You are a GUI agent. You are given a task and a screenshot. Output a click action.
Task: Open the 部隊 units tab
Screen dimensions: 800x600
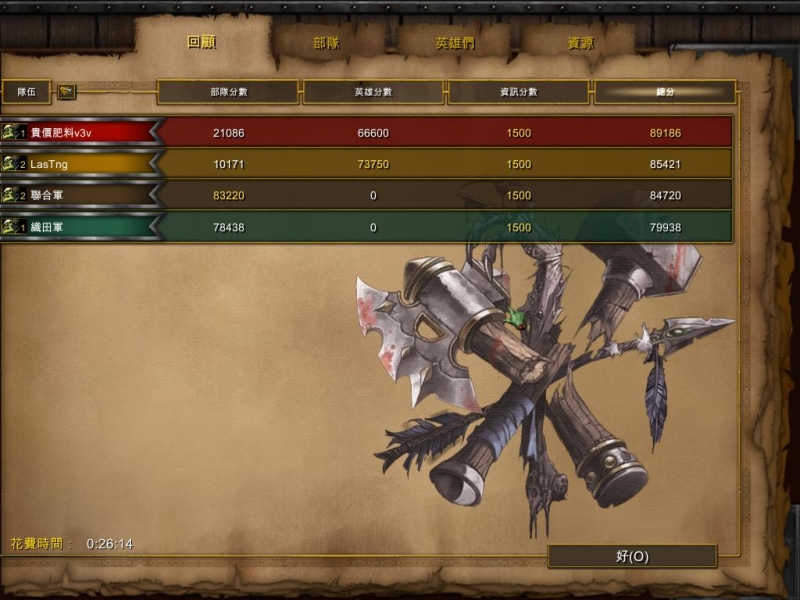[327, 43]
